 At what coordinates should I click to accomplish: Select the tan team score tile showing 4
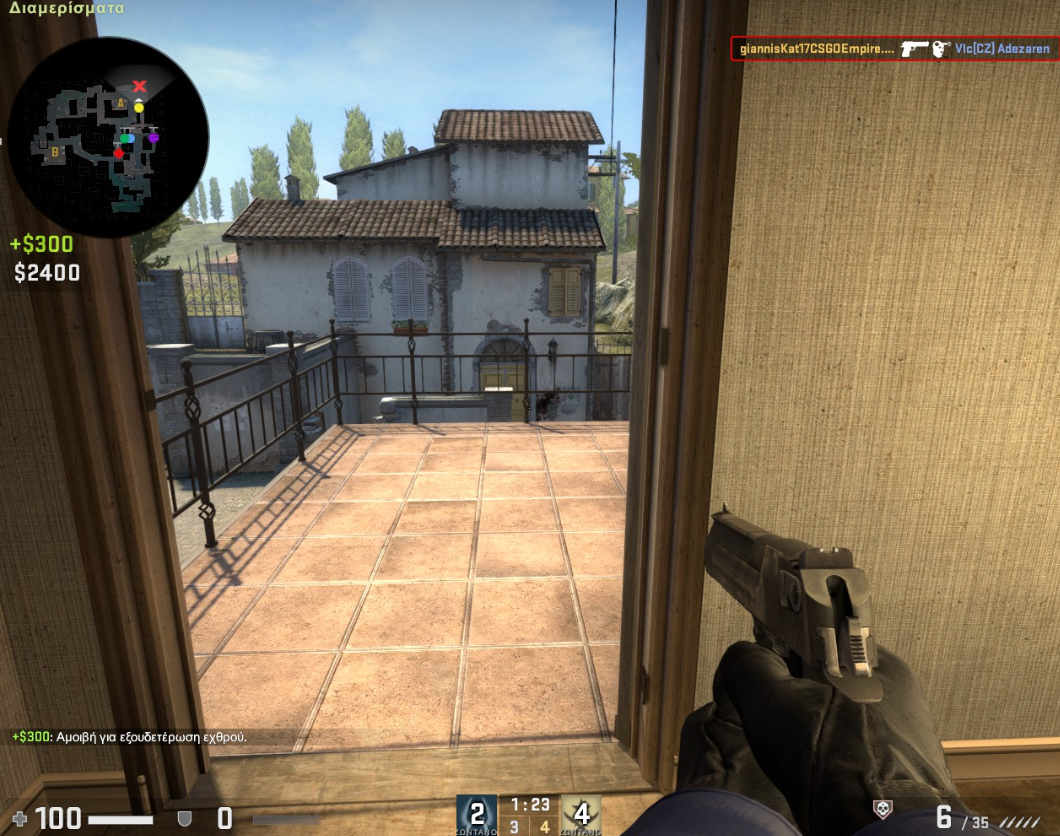[x=581, y=814]
